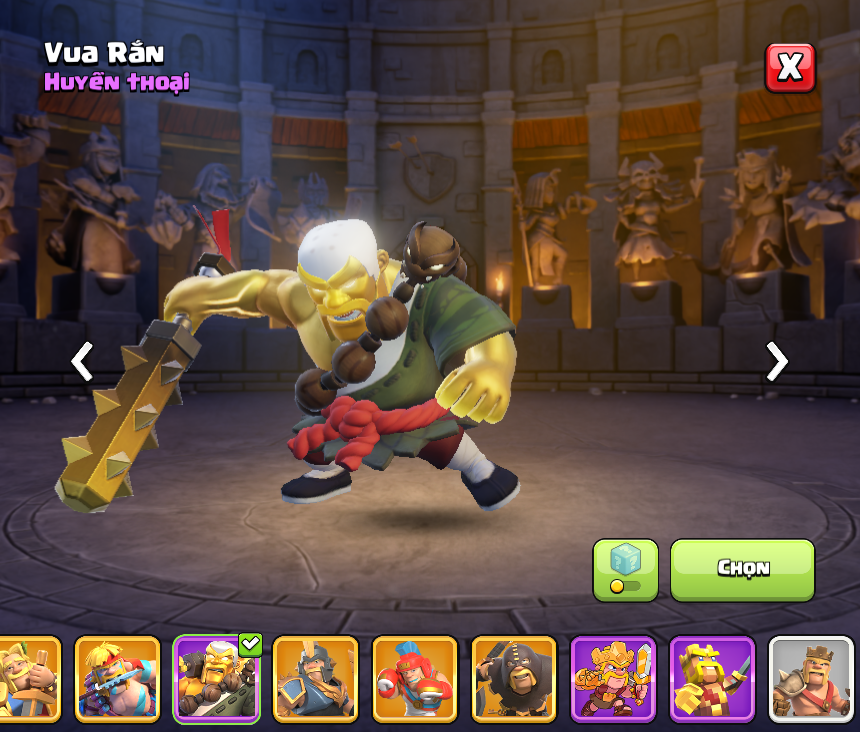Show the previous skin with the left arrow
This screenshot has width=860, height=732.
coord(82,361)
